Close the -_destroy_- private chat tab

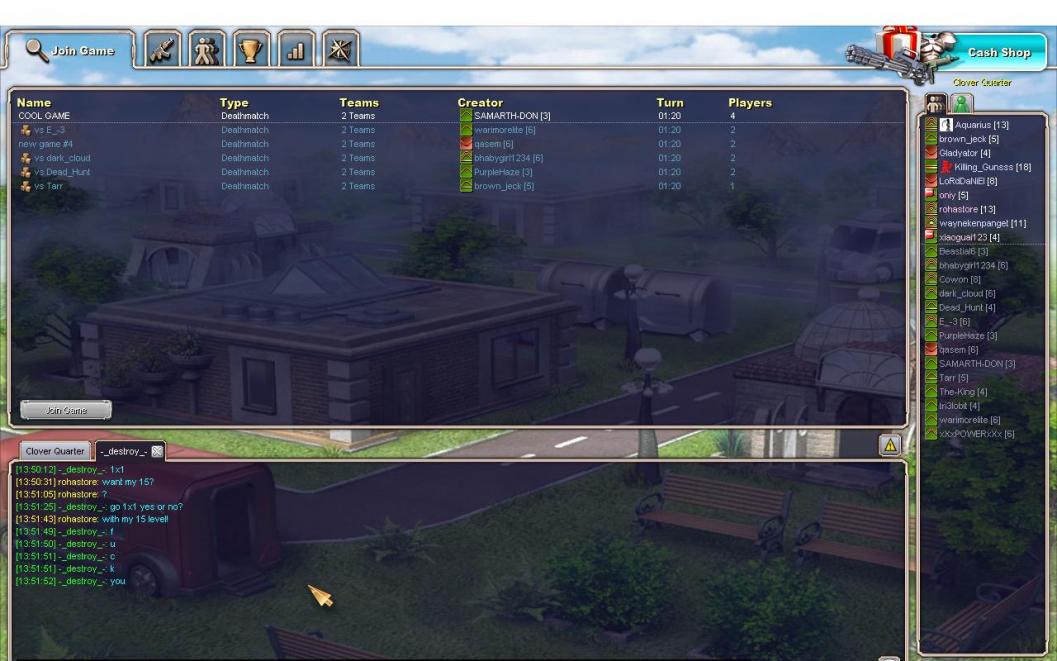click(157, 451)
